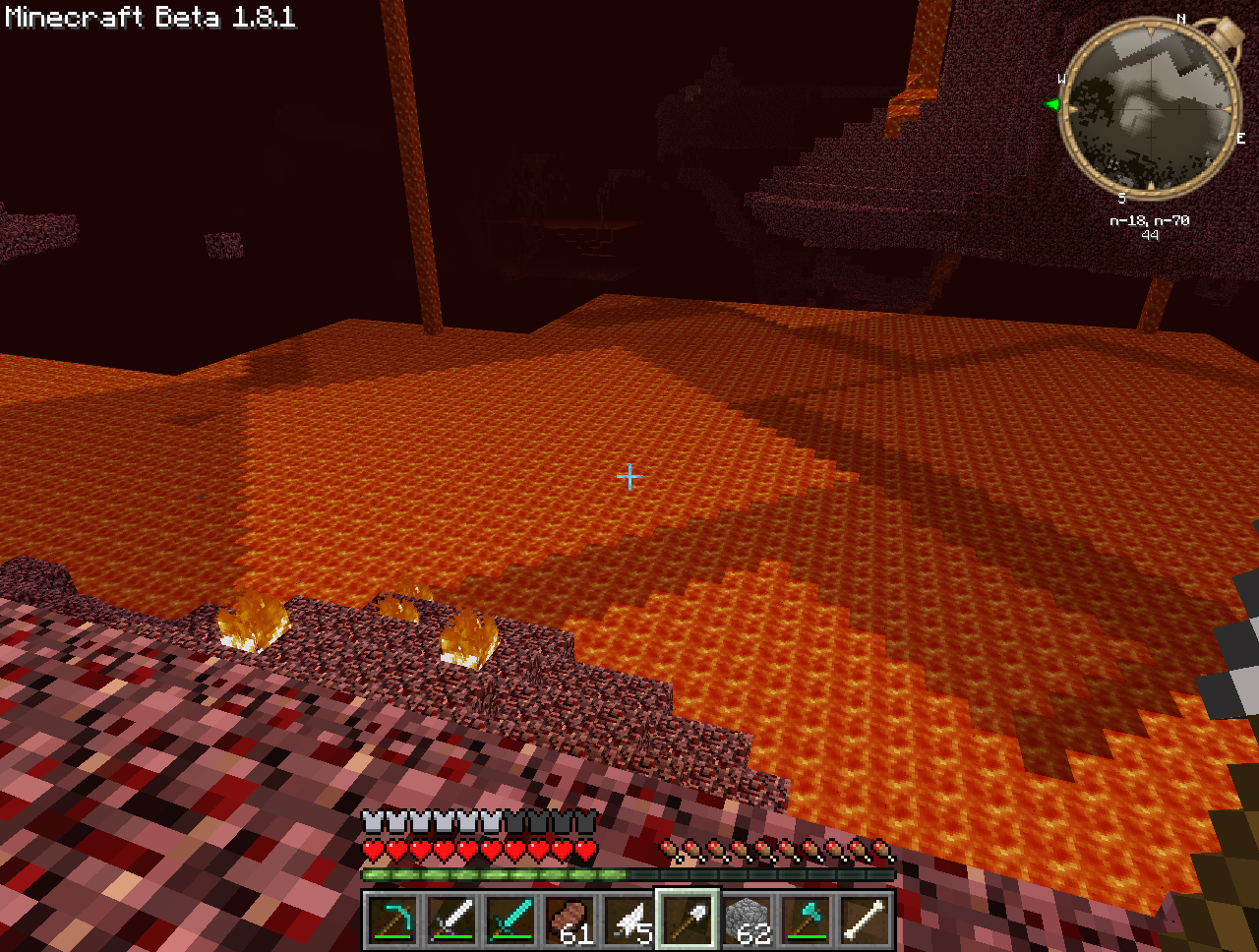The width and height of the screenshot is (1259, 952).
Task: Select the diamond pickaxe hotbar slot
Action: click(x=393, y=920)
